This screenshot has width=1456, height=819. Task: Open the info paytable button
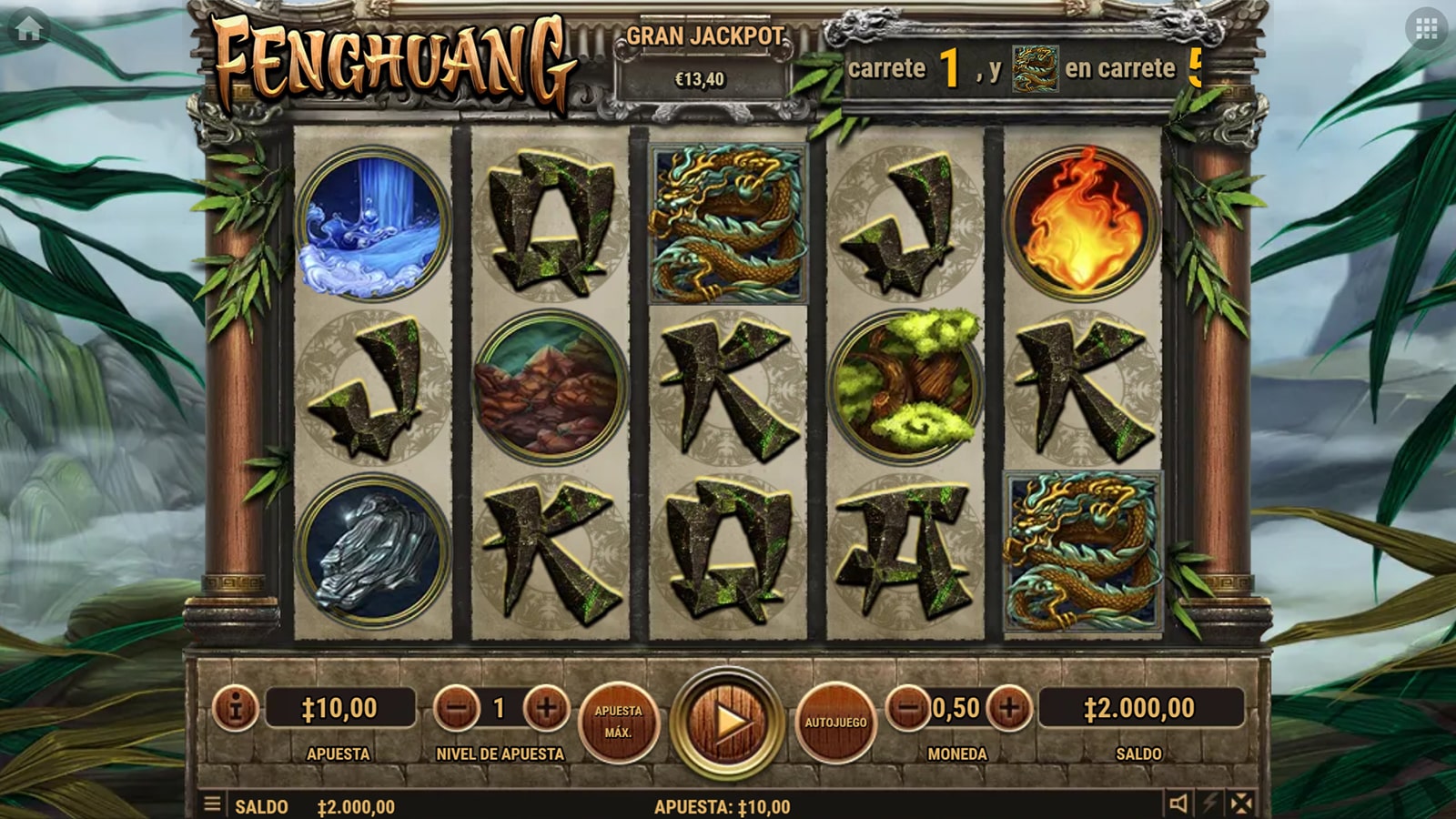tap(235, 708)
